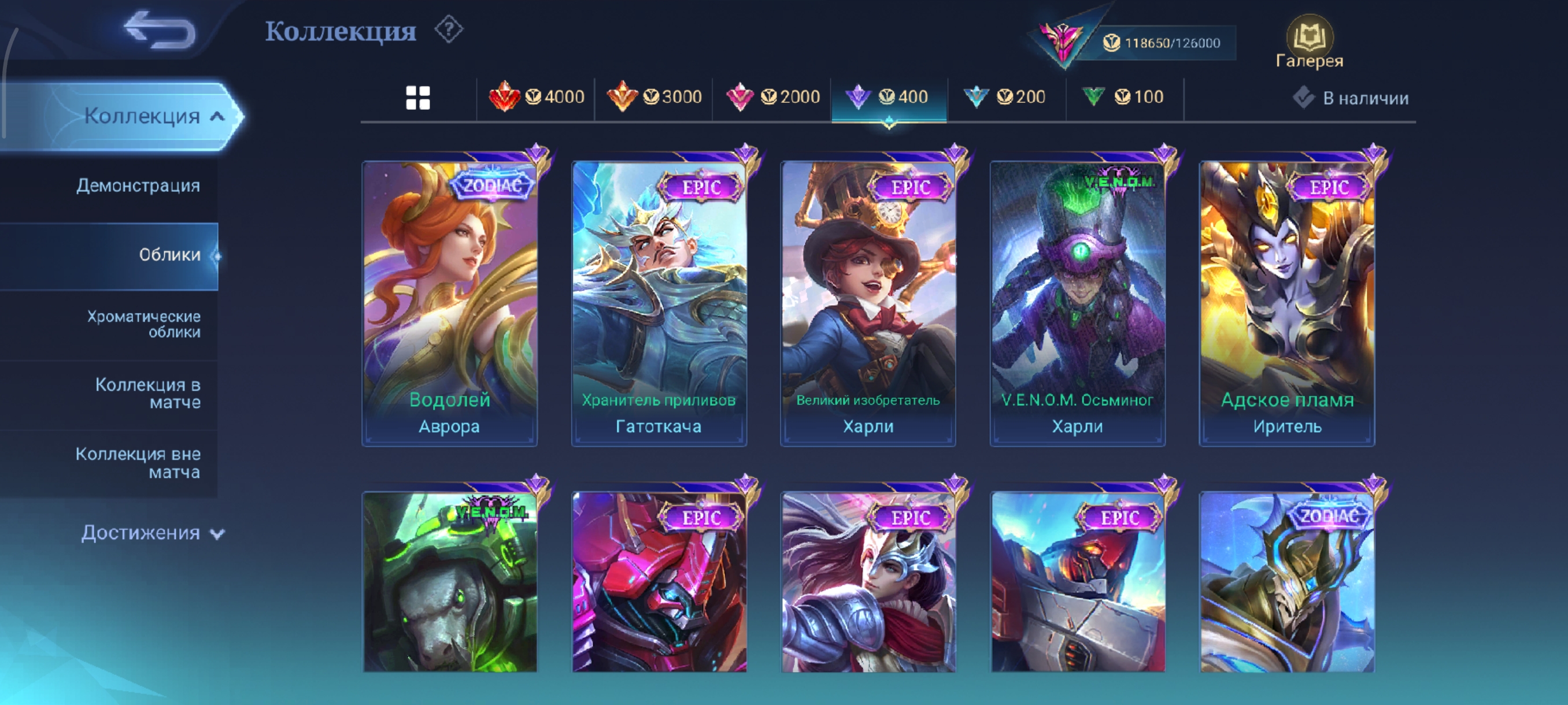
Task: Toggle the В наличии owned filter
Action: click(x=1351, y=98)
